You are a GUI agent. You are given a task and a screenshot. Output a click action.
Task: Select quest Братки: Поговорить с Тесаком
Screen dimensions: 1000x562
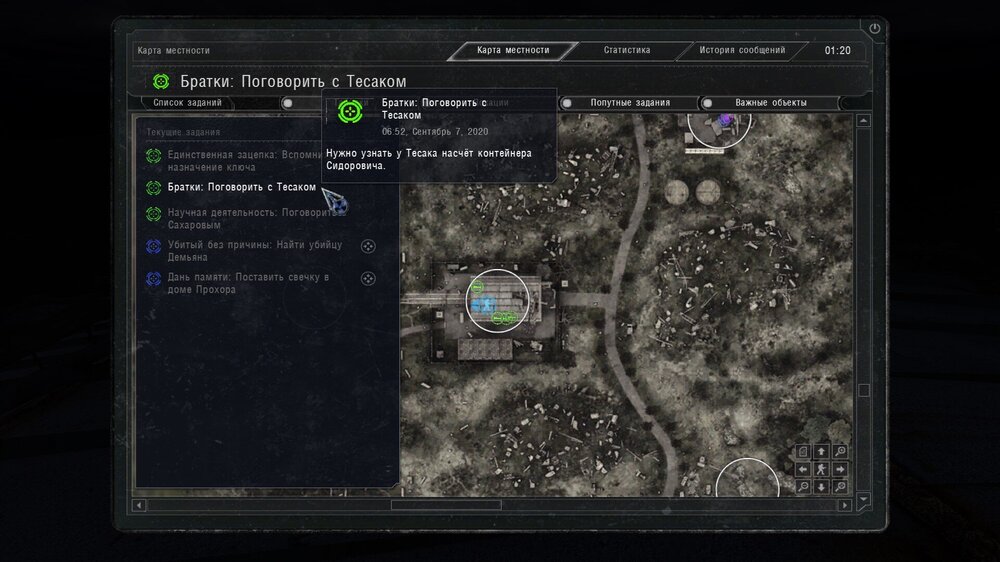(241, 187)
